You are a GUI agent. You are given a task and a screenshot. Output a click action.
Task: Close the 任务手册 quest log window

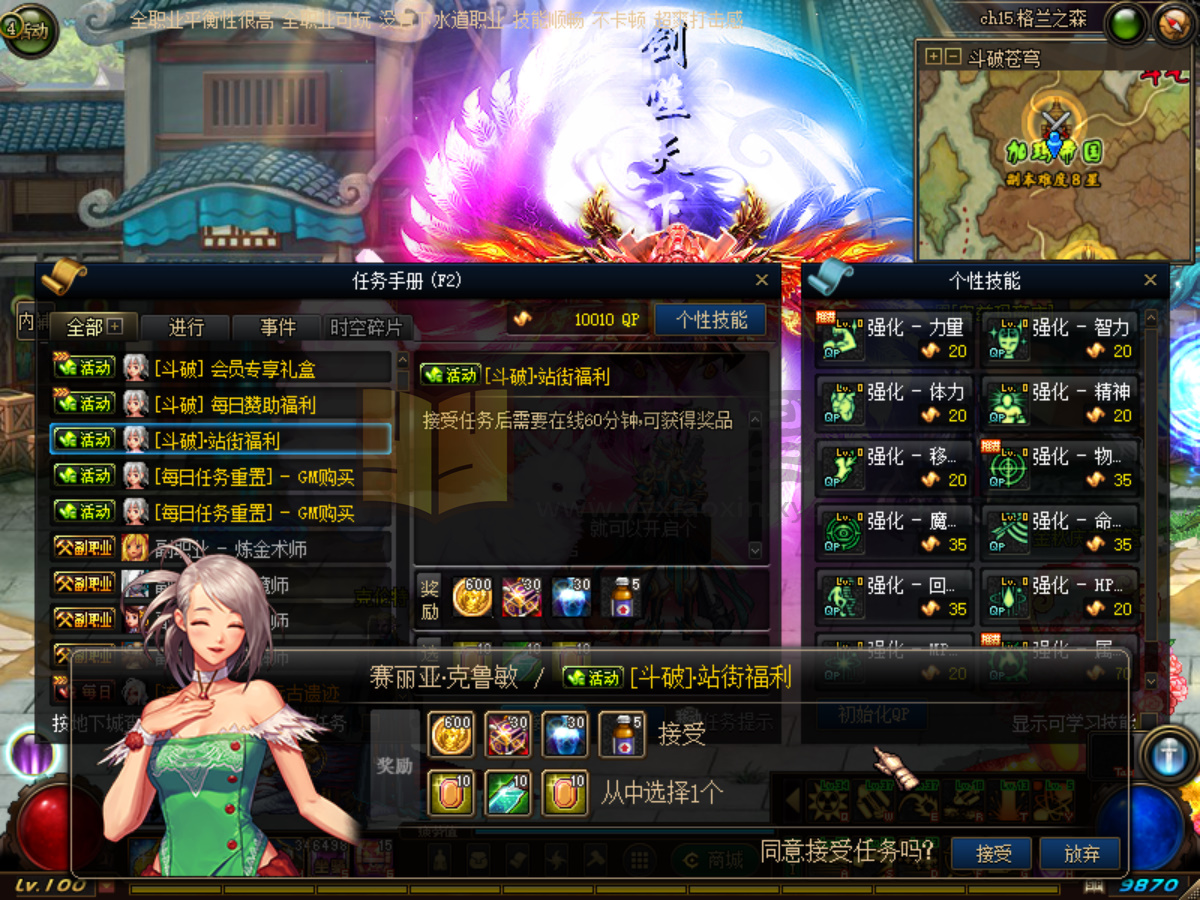(762, 281)
